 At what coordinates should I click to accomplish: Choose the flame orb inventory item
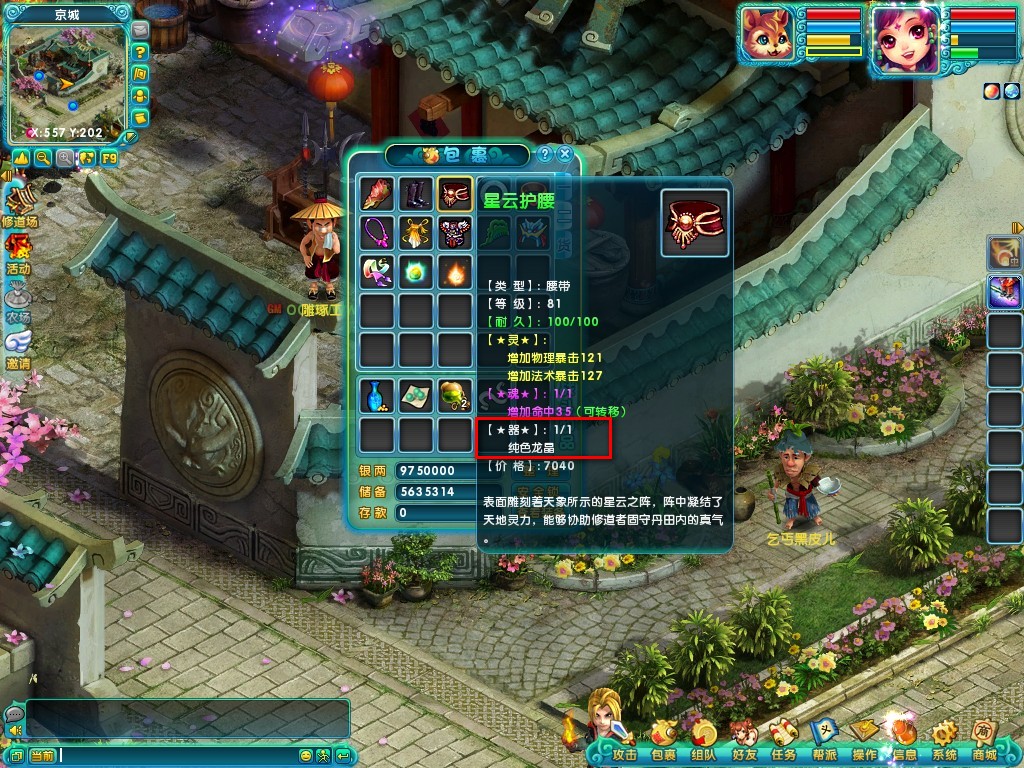pos(455,272)
